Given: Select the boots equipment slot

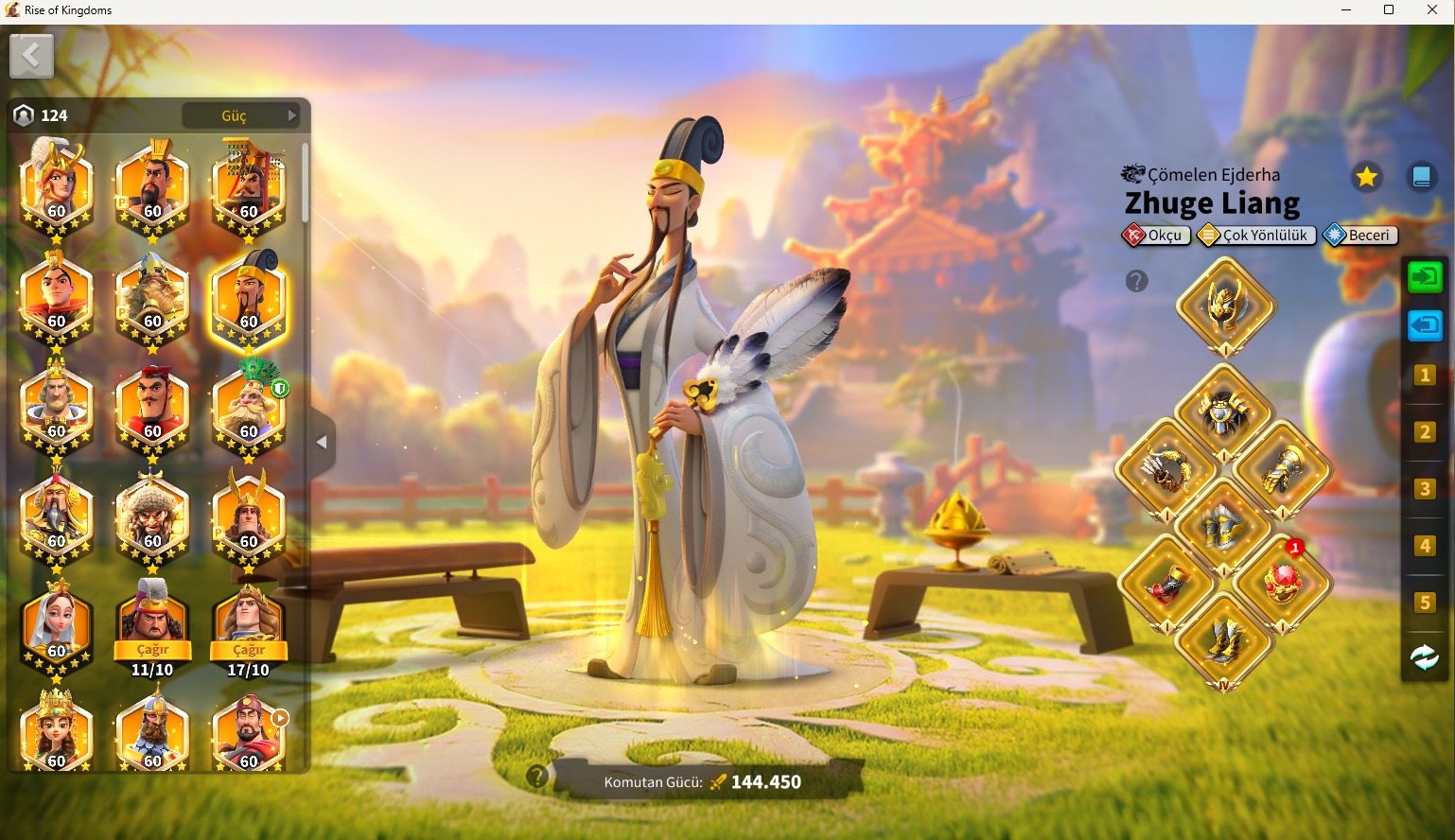Looking at the screenshot, I should point(1224,641).
